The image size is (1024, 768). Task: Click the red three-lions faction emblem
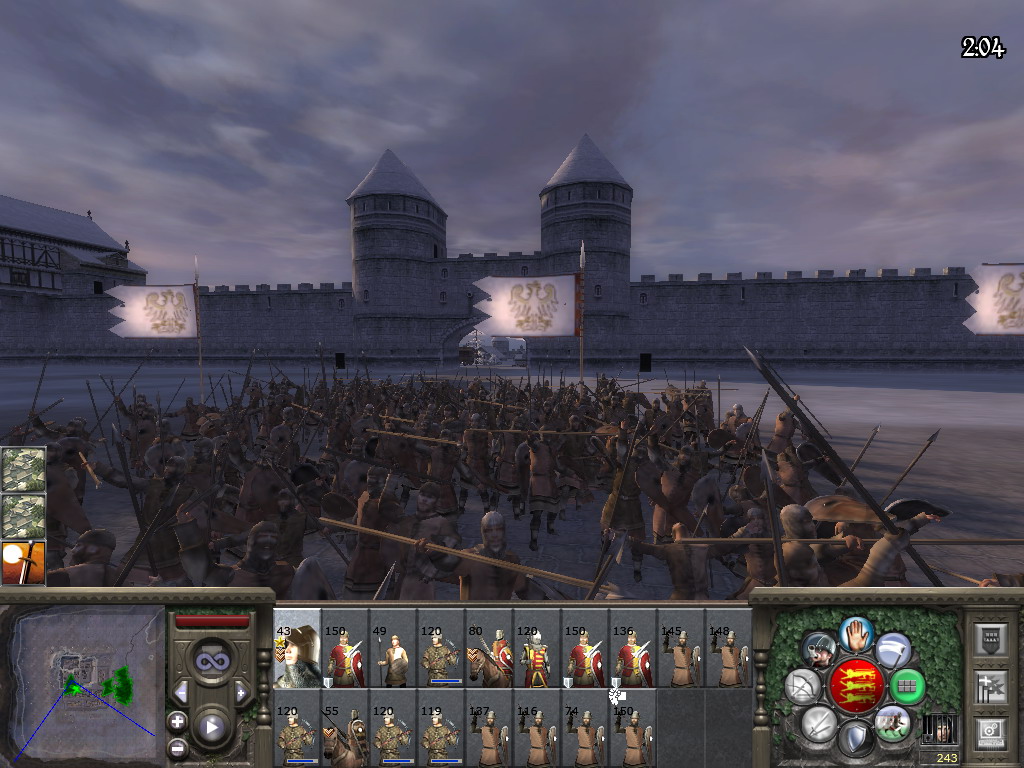tap(855, 685)
